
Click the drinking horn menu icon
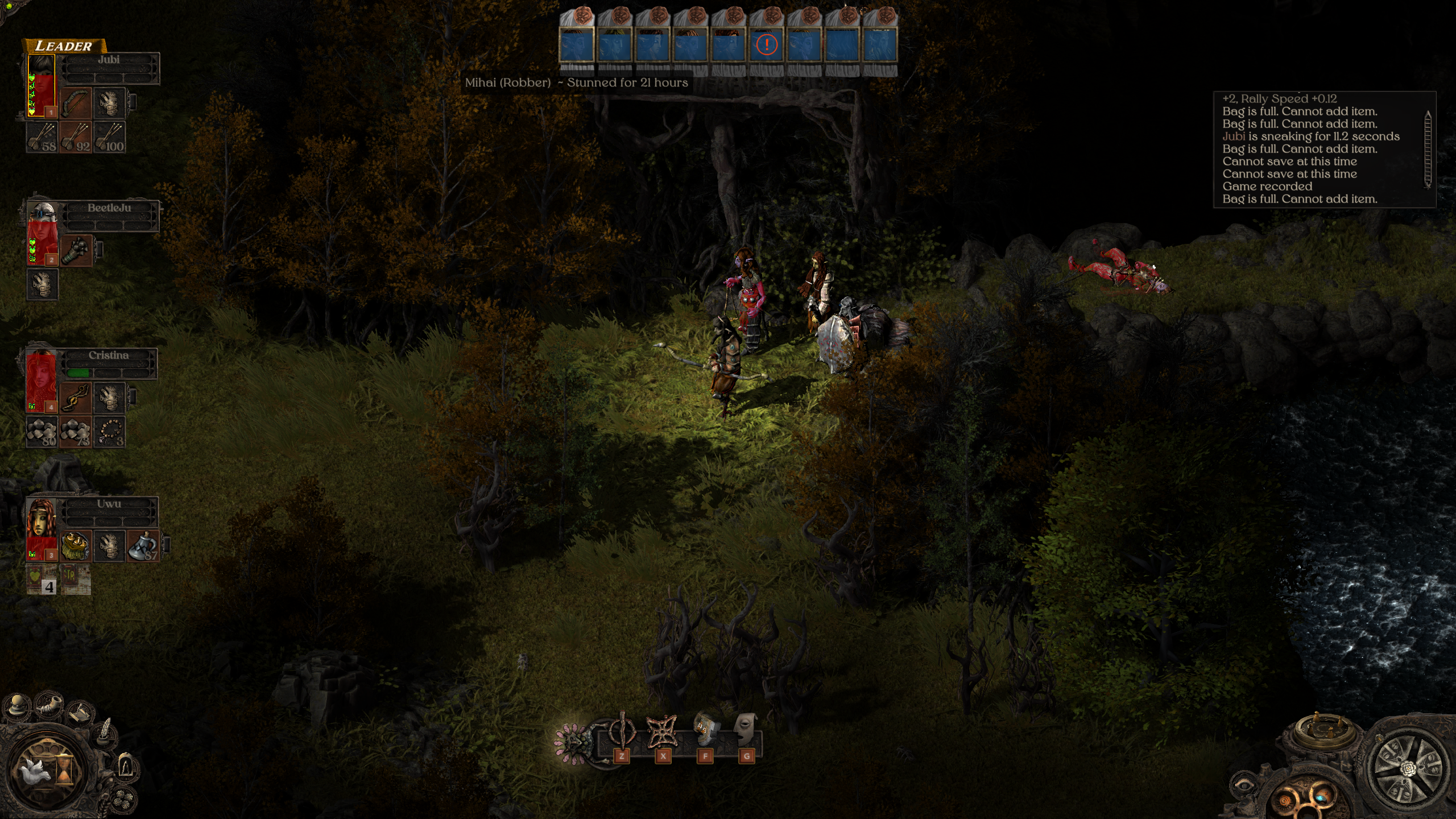[x=48, y=705]
